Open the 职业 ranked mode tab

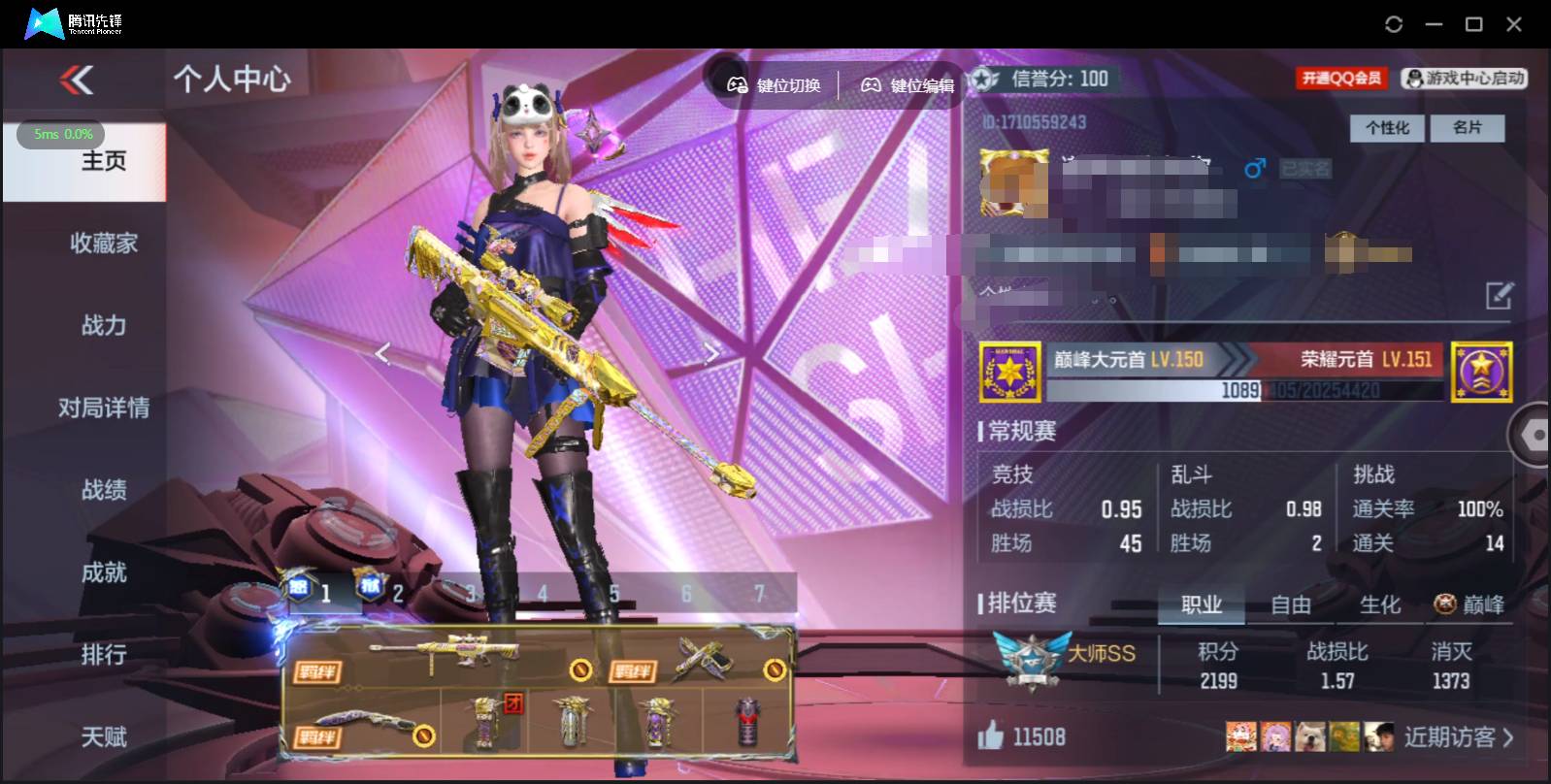(1202, 604)
